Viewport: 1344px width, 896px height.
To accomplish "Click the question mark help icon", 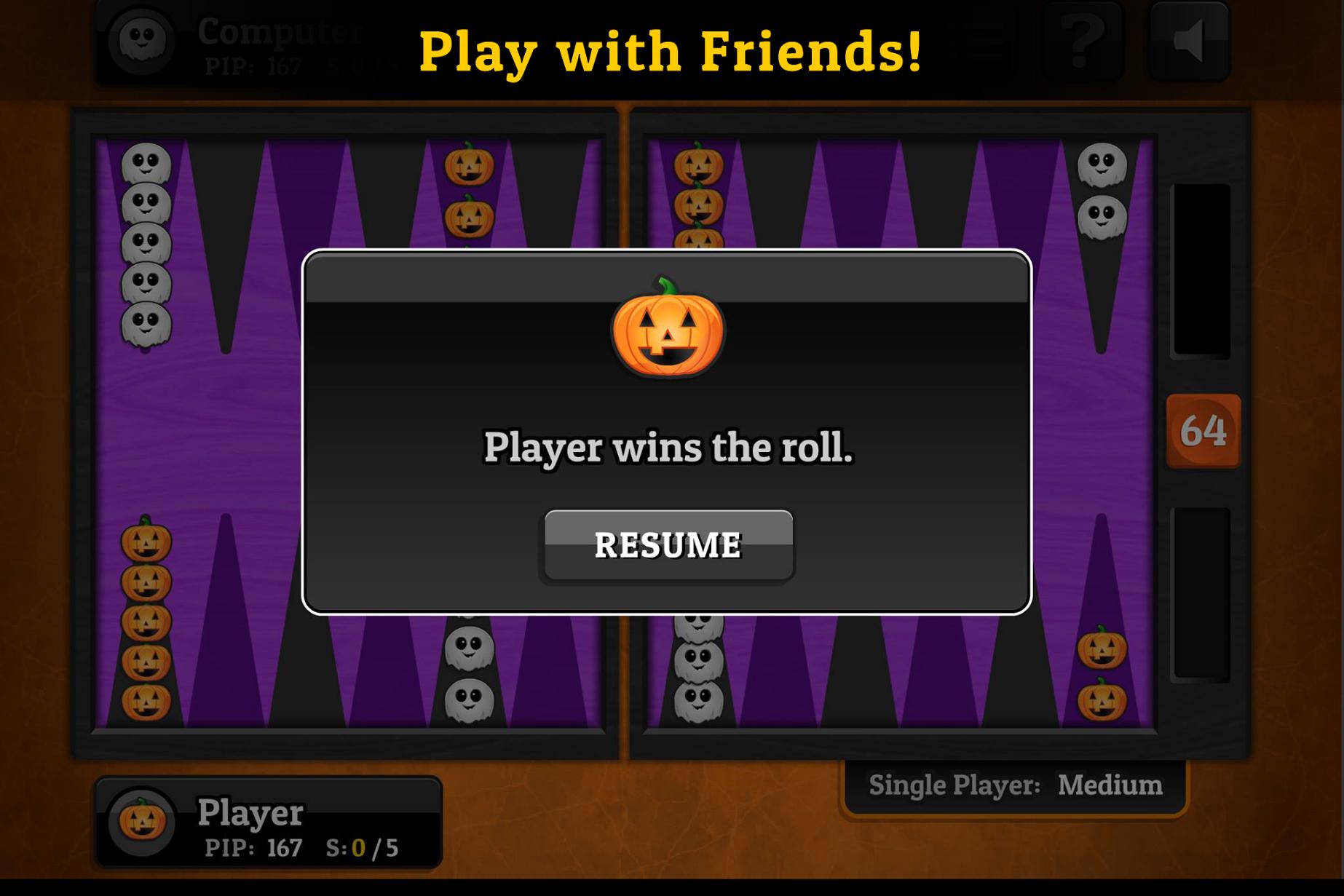I will [x=1082, y=41].
